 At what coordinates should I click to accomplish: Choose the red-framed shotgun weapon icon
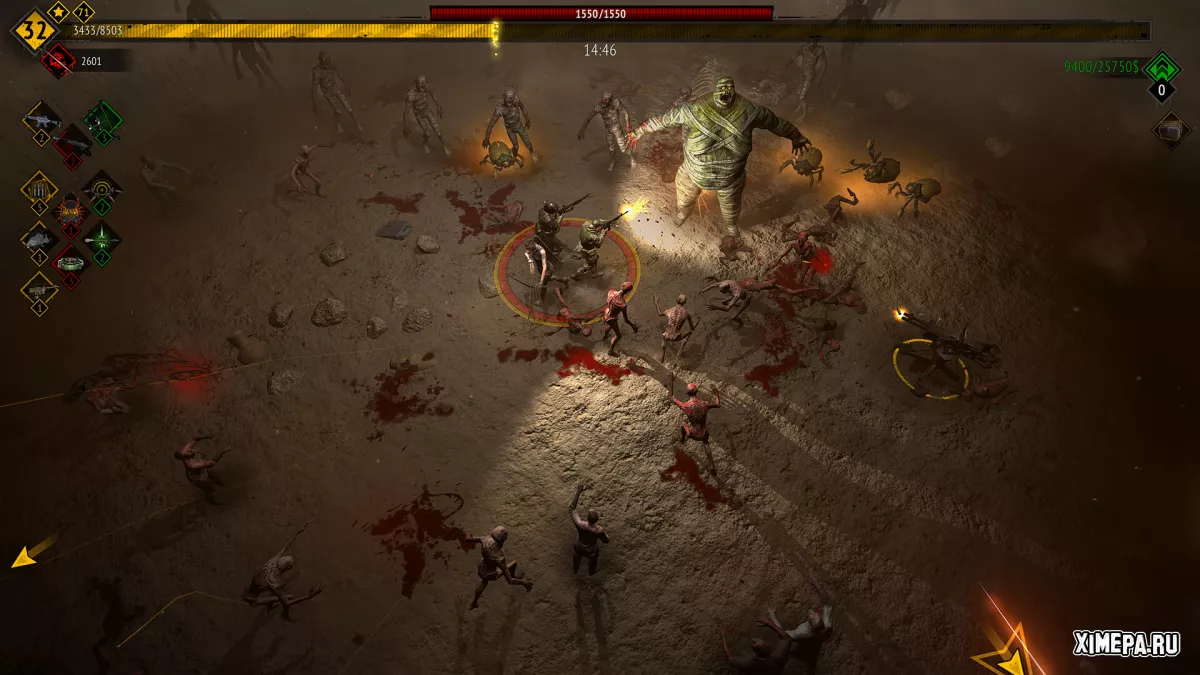pyautogui.click(x=72, y=144)
